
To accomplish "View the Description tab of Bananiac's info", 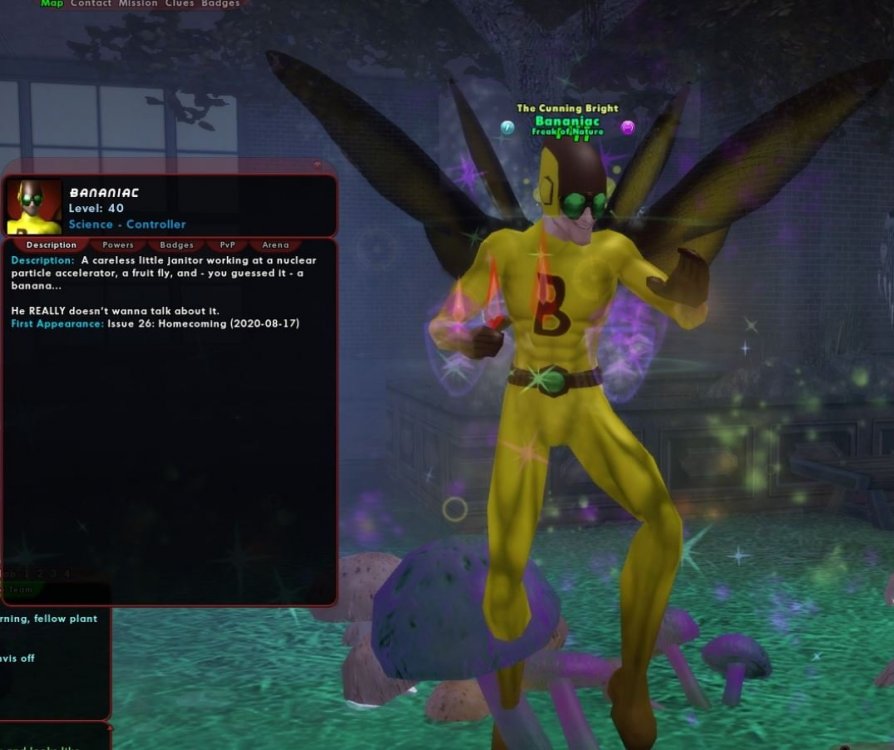I will point(51,245).
